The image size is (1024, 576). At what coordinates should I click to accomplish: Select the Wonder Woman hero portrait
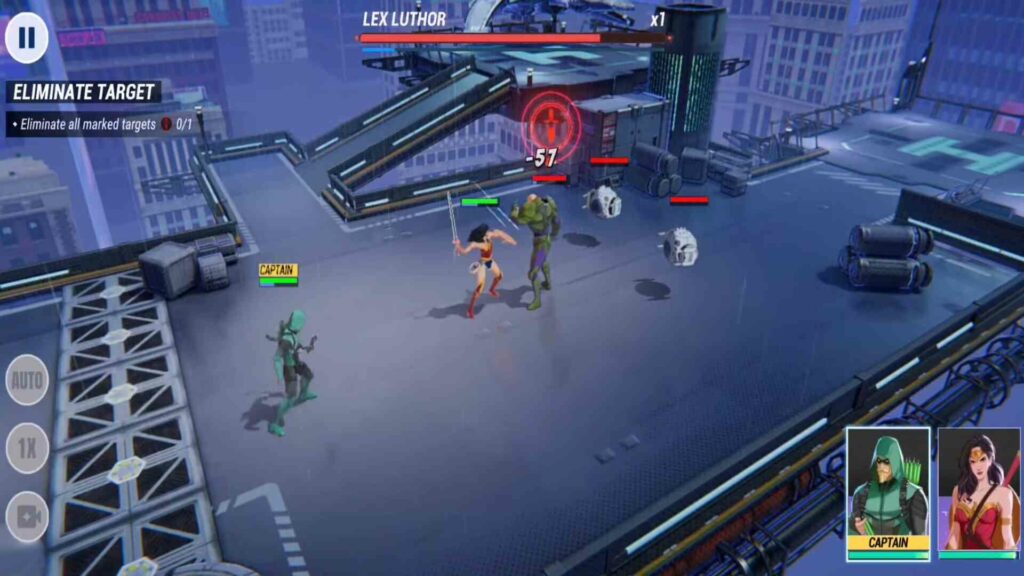tap(978, 492)
